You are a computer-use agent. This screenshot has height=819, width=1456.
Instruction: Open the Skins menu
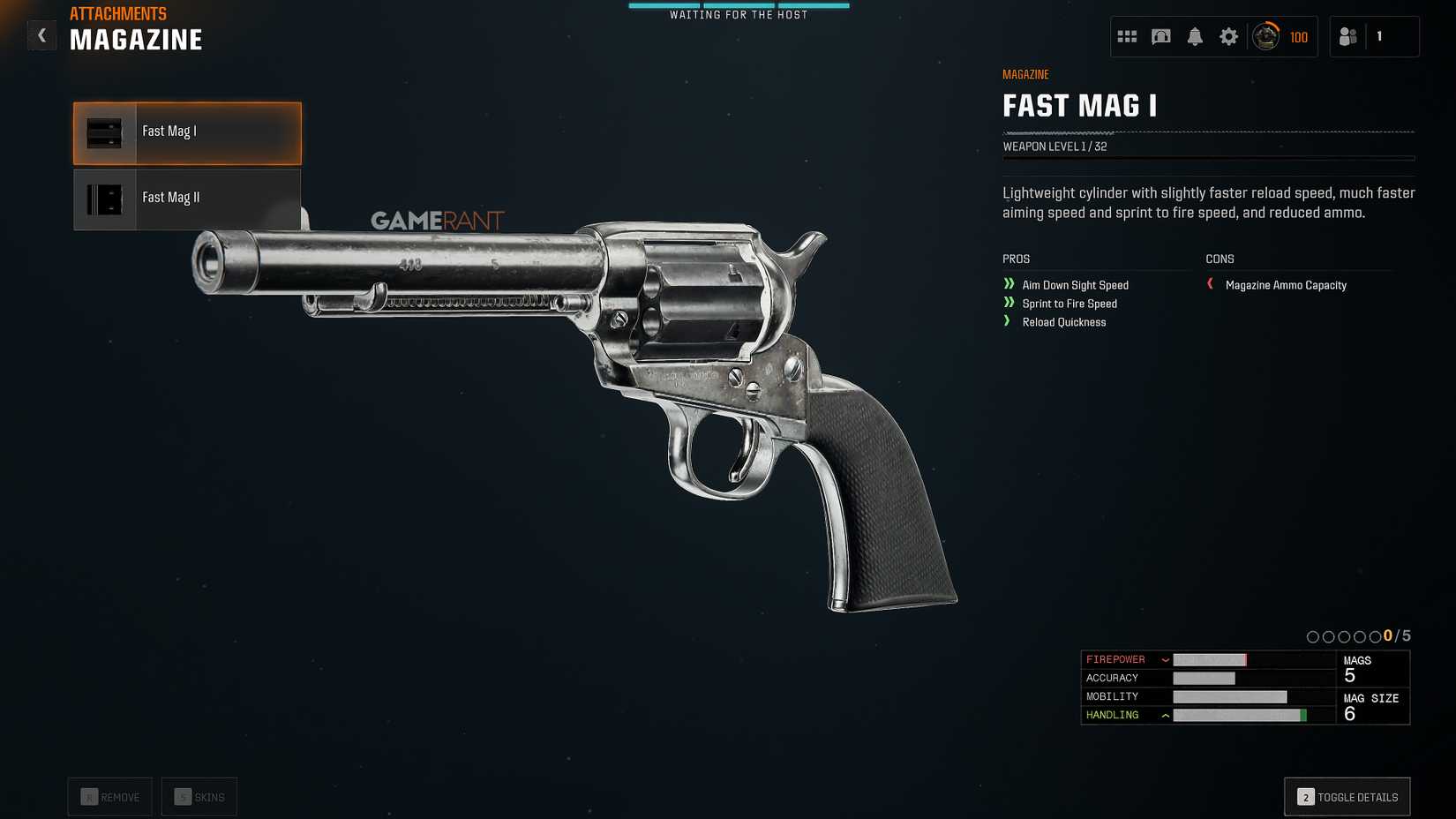pyautogui.click(x=199, y=796)
